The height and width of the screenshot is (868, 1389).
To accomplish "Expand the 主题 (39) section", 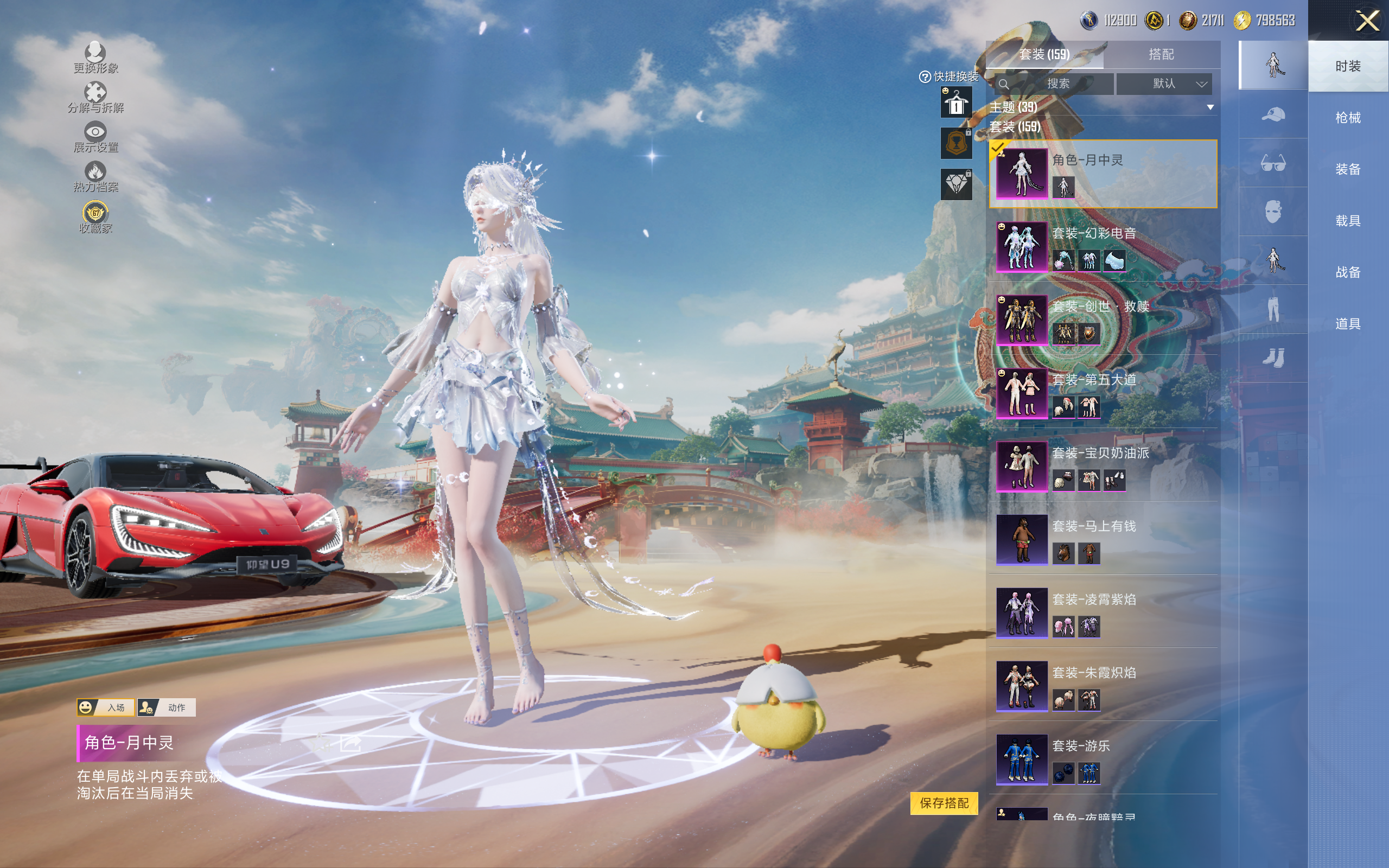I will 1210,107.
